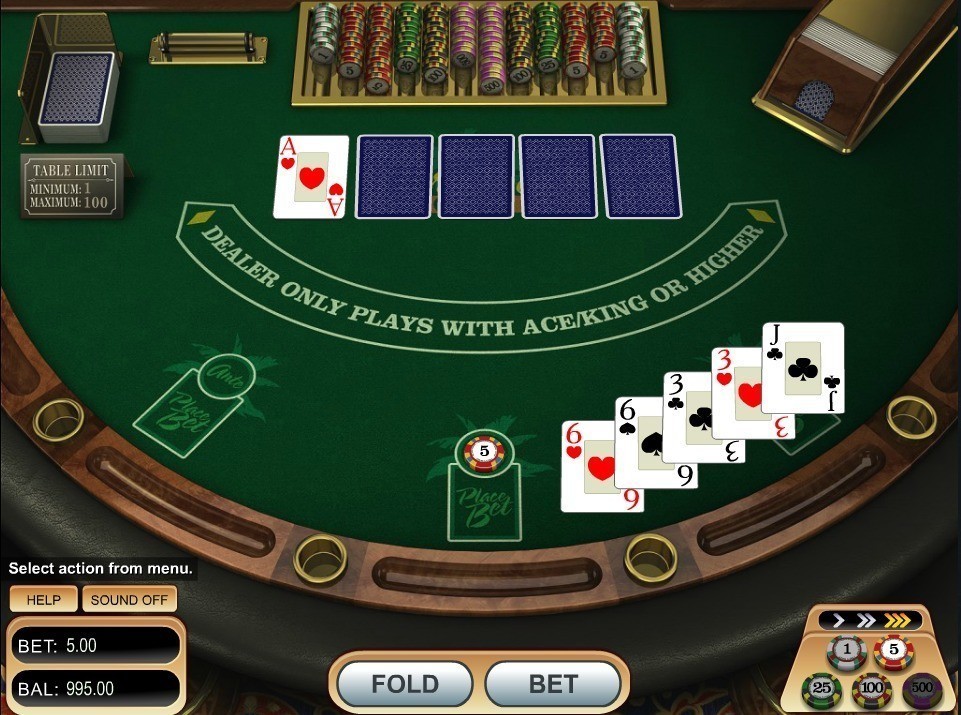The height and width of the screenshot is (715, 961).
Task: Toggle the SOUND OFF button
Action: tap(128, 600)
